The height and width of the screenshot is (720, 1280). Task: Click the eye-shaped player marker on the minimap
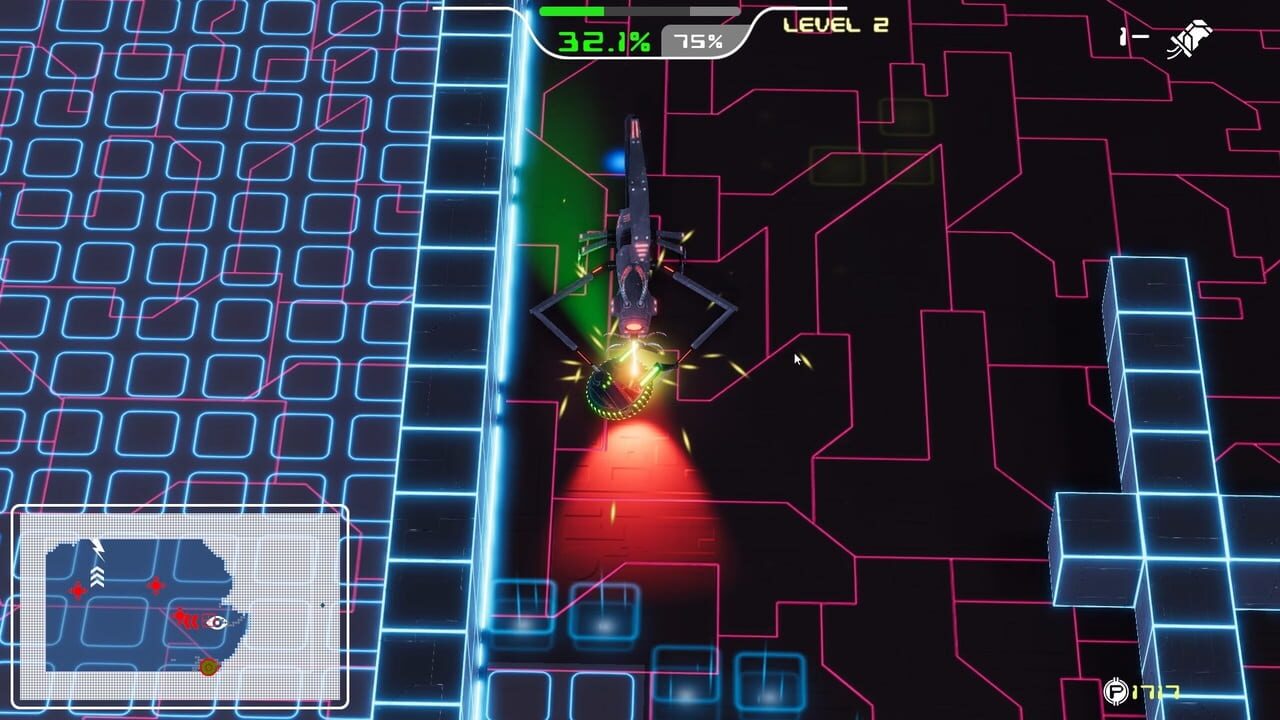(216, 622)
